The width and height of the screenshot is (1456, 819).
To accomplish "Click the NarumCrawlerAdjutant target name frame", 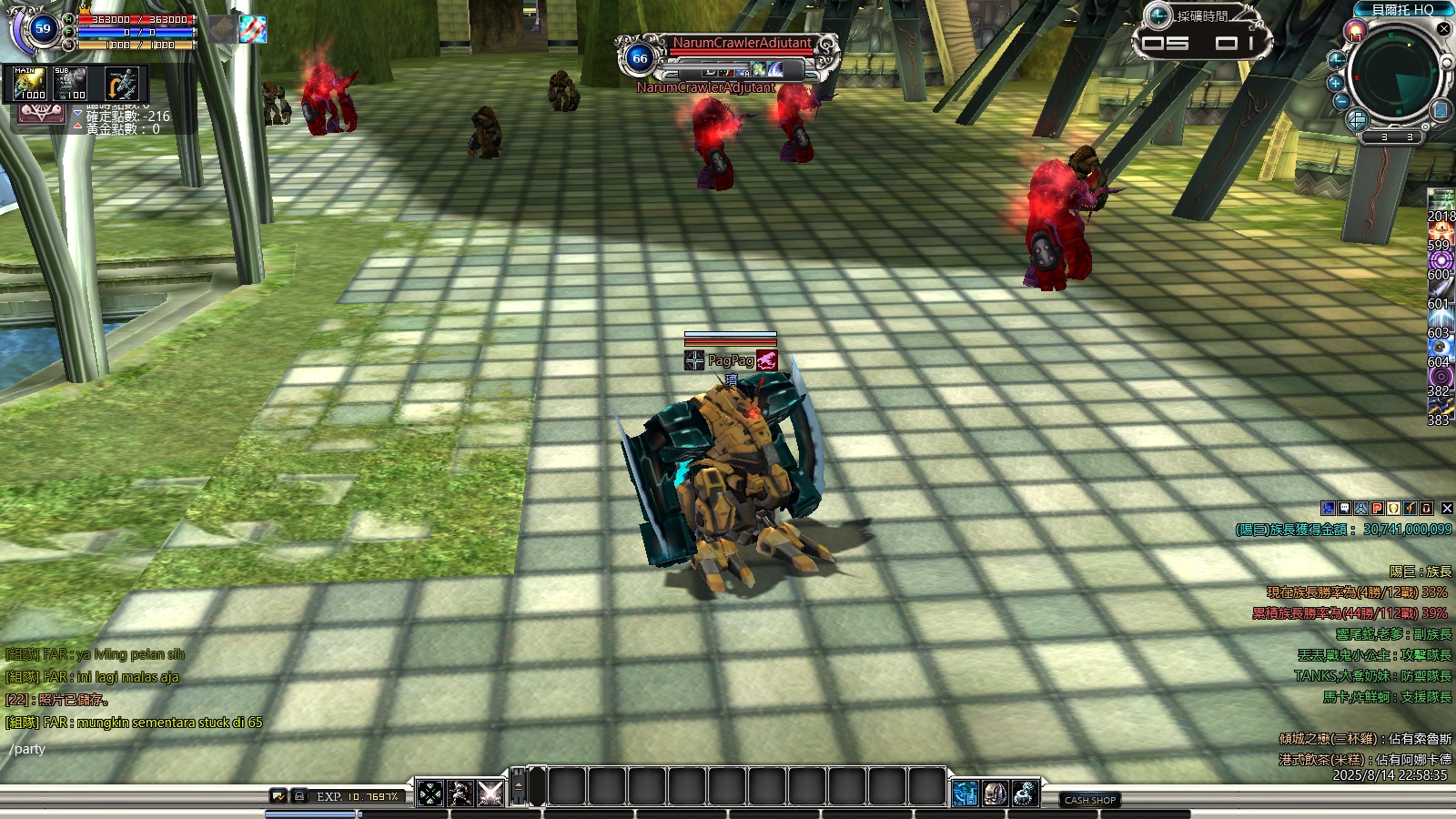I will [x=741, y=44].
